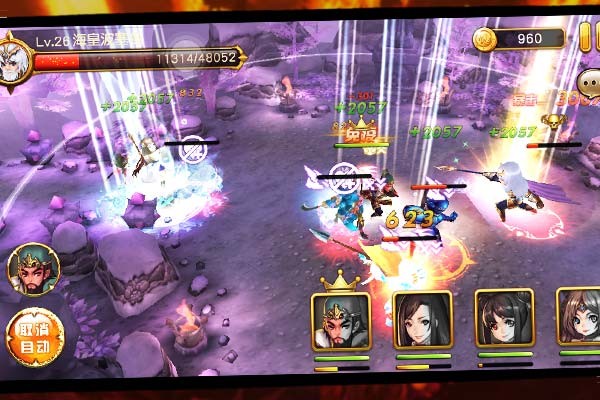Tap the round bearded general portrait

click(x=34, y=270)
